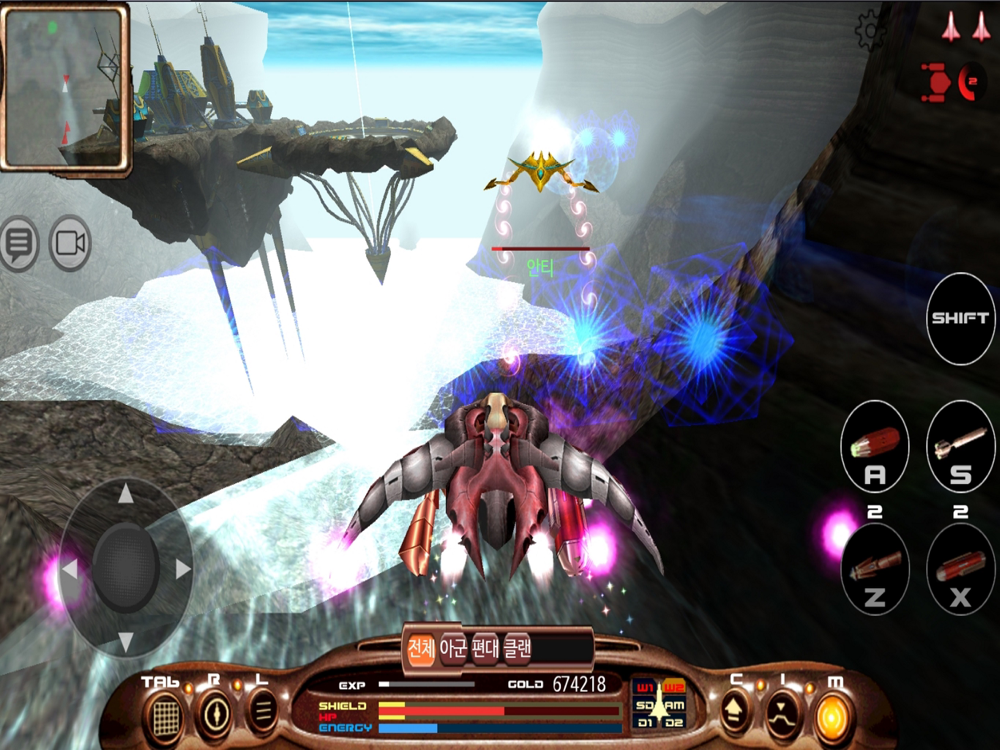Image resolution: width=1000 pixels, height=750 pixels.
Task: Select the 전체 chat tab
Action: (x=421, y=649)
